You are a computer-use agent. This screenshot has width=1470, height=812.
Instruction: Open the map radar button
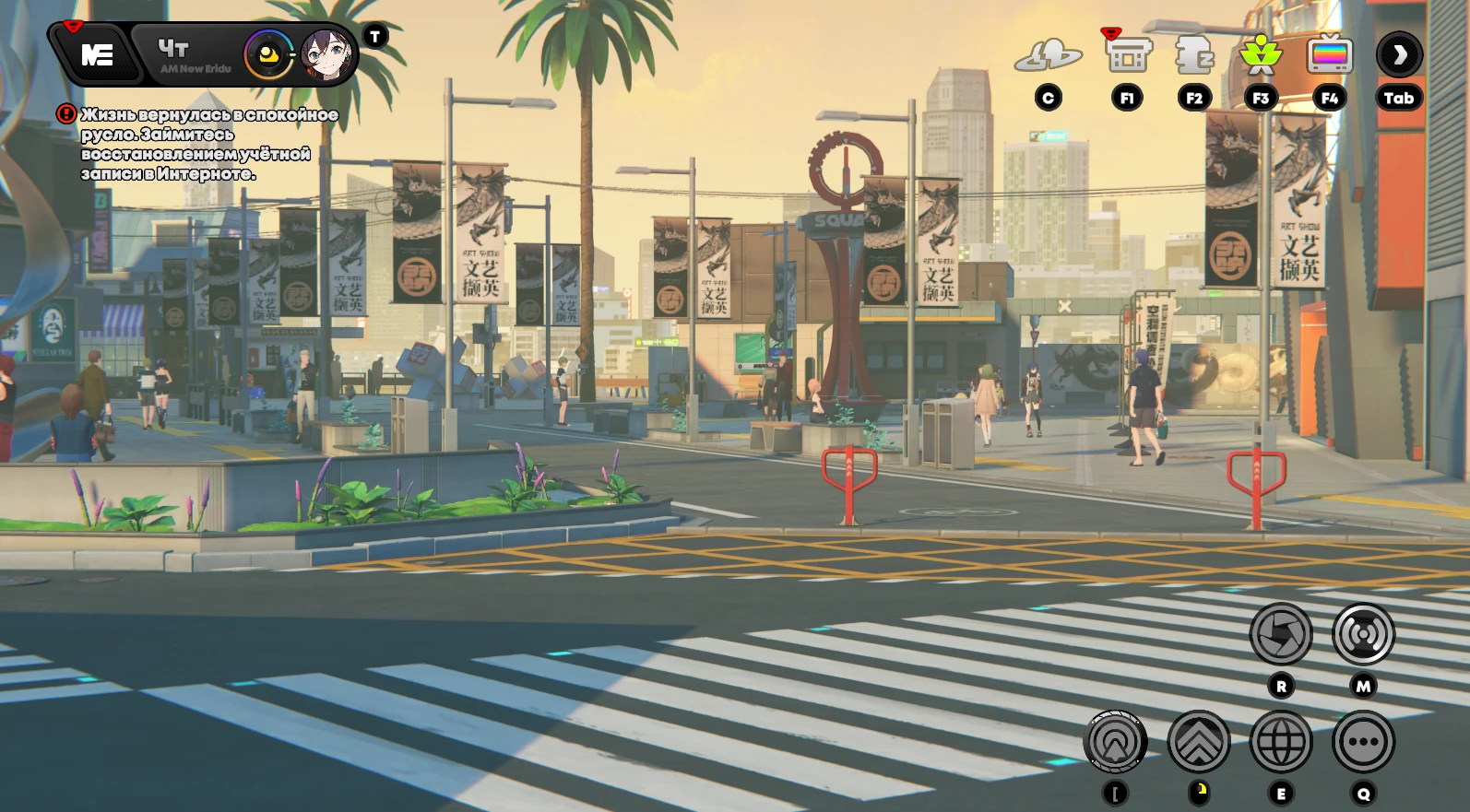[x=1363, y=634]
